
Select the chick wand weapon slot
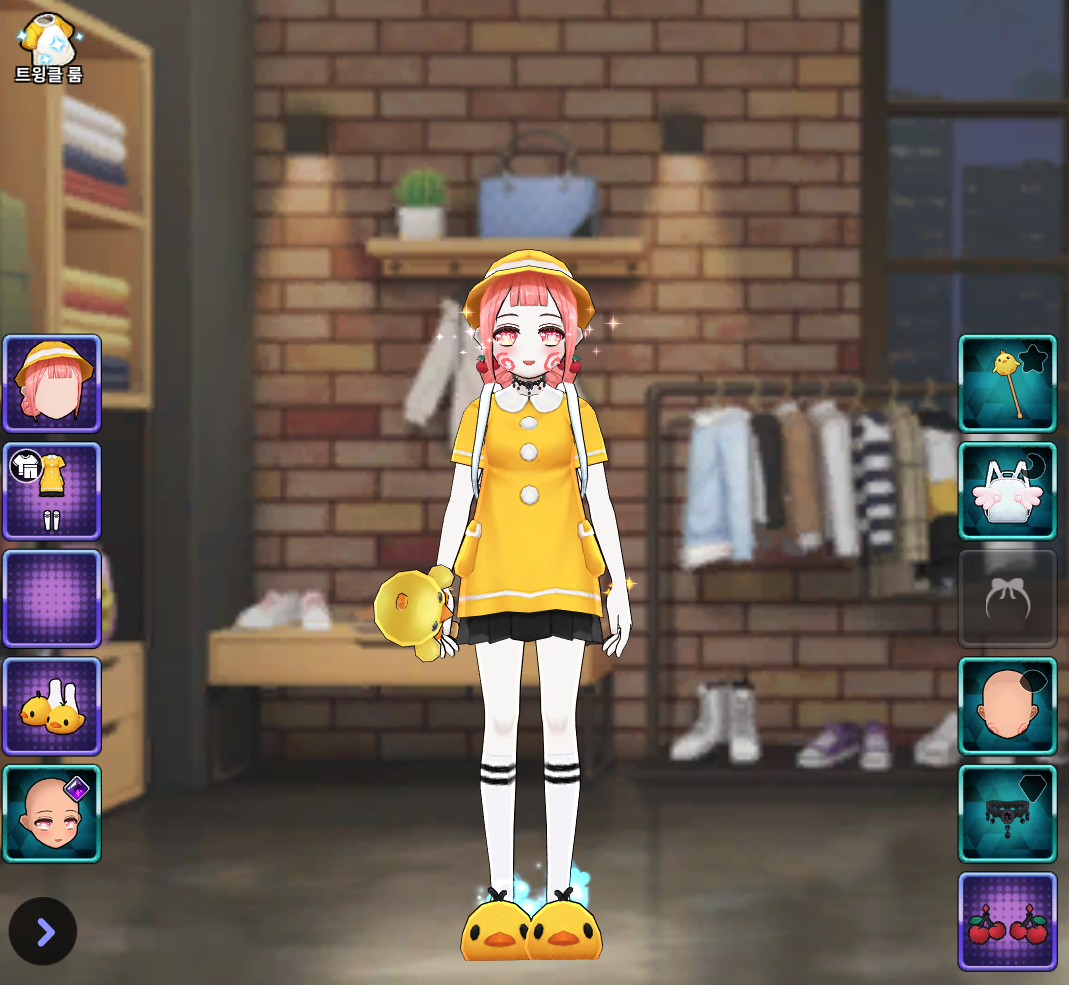pyautogui.click(x=1007, y=384)
